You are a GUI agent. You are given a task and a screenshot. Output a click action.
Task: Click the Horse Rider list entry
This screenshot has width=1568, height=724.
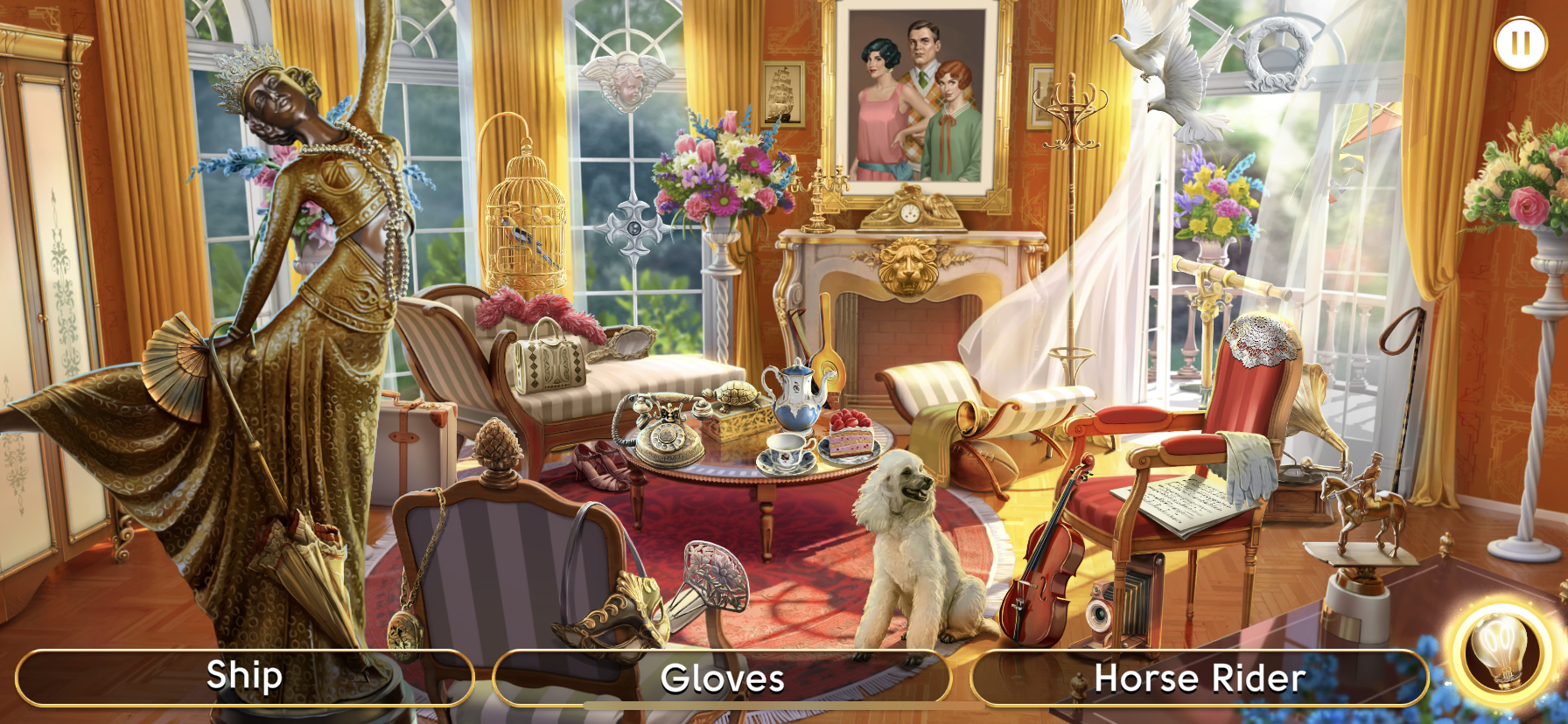coord(1199,678)
